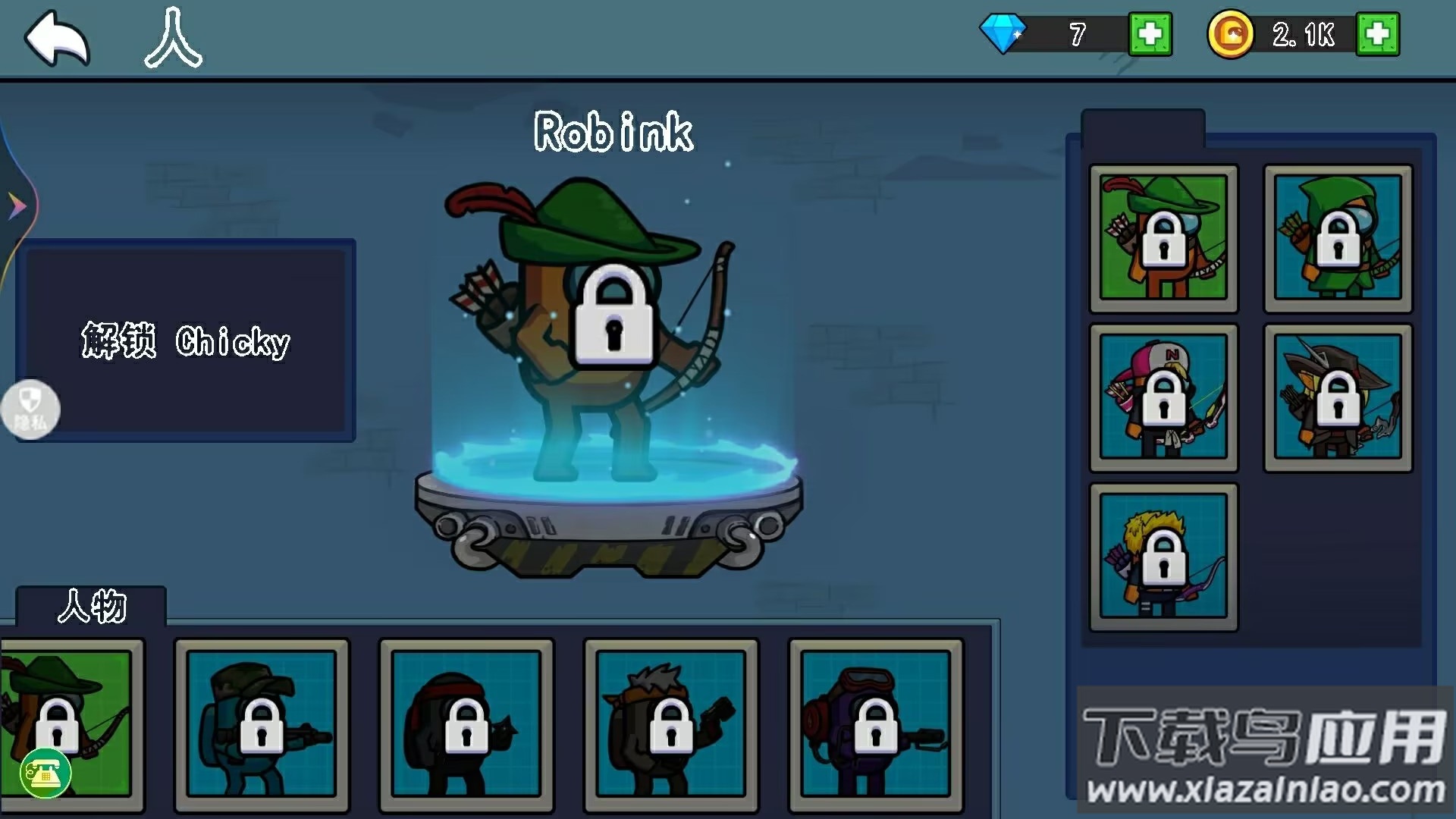
Task: Tap the green telephone icon
Action: [45, 773]
